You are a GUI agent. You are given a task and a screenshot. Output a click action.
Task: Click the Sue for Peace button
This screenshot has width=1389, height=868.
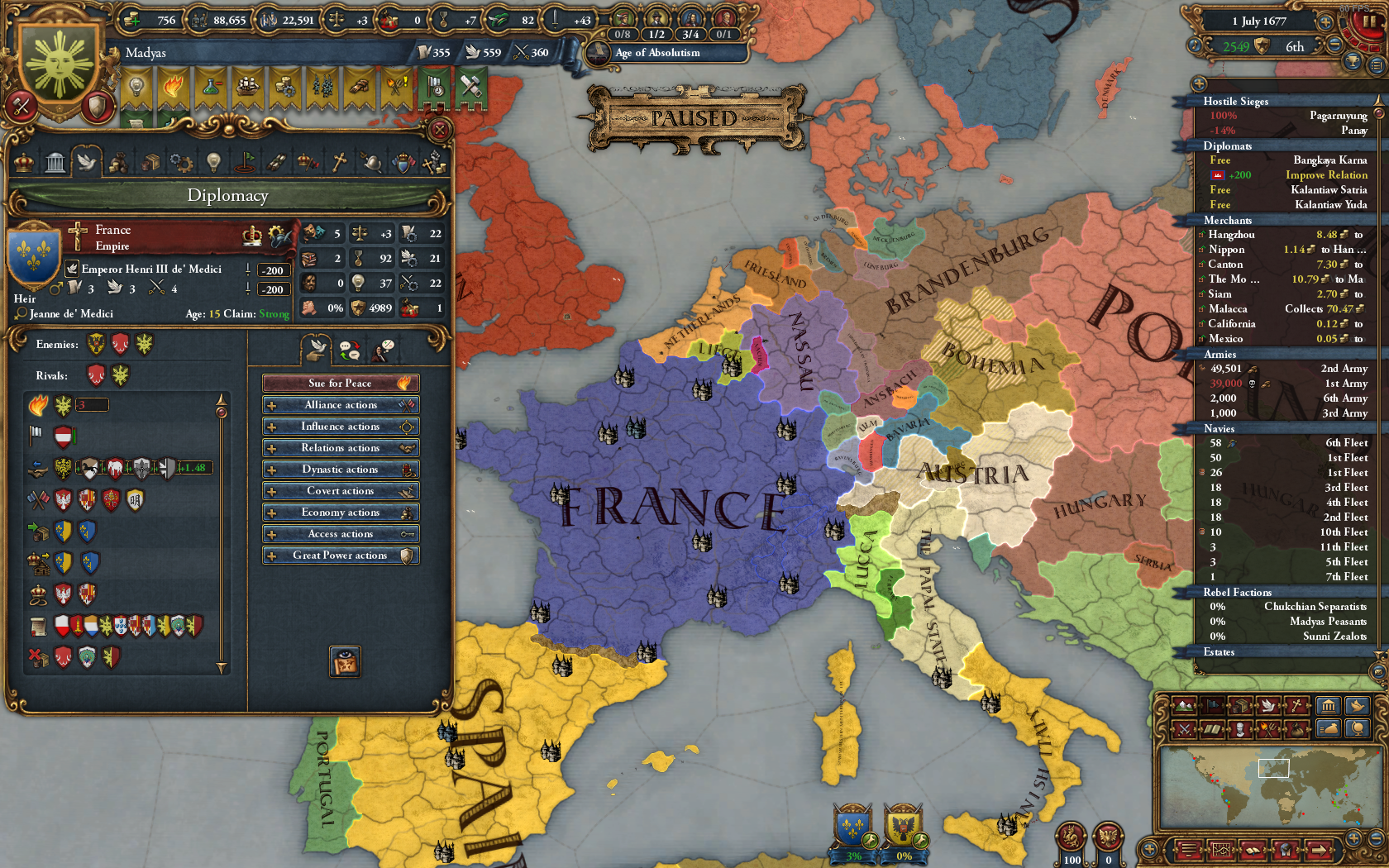pyautogui.click(x=341, y=383)
